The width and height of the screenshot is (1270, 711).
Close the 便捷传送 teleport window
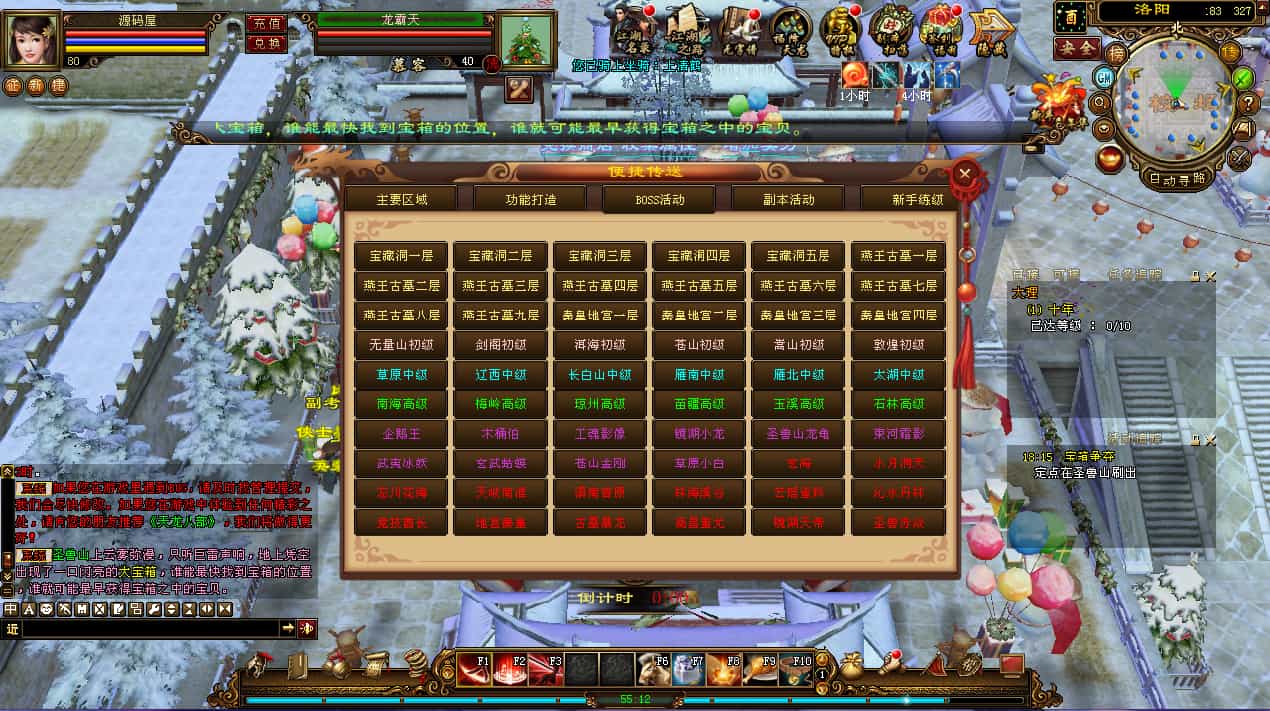coord(964,174)
